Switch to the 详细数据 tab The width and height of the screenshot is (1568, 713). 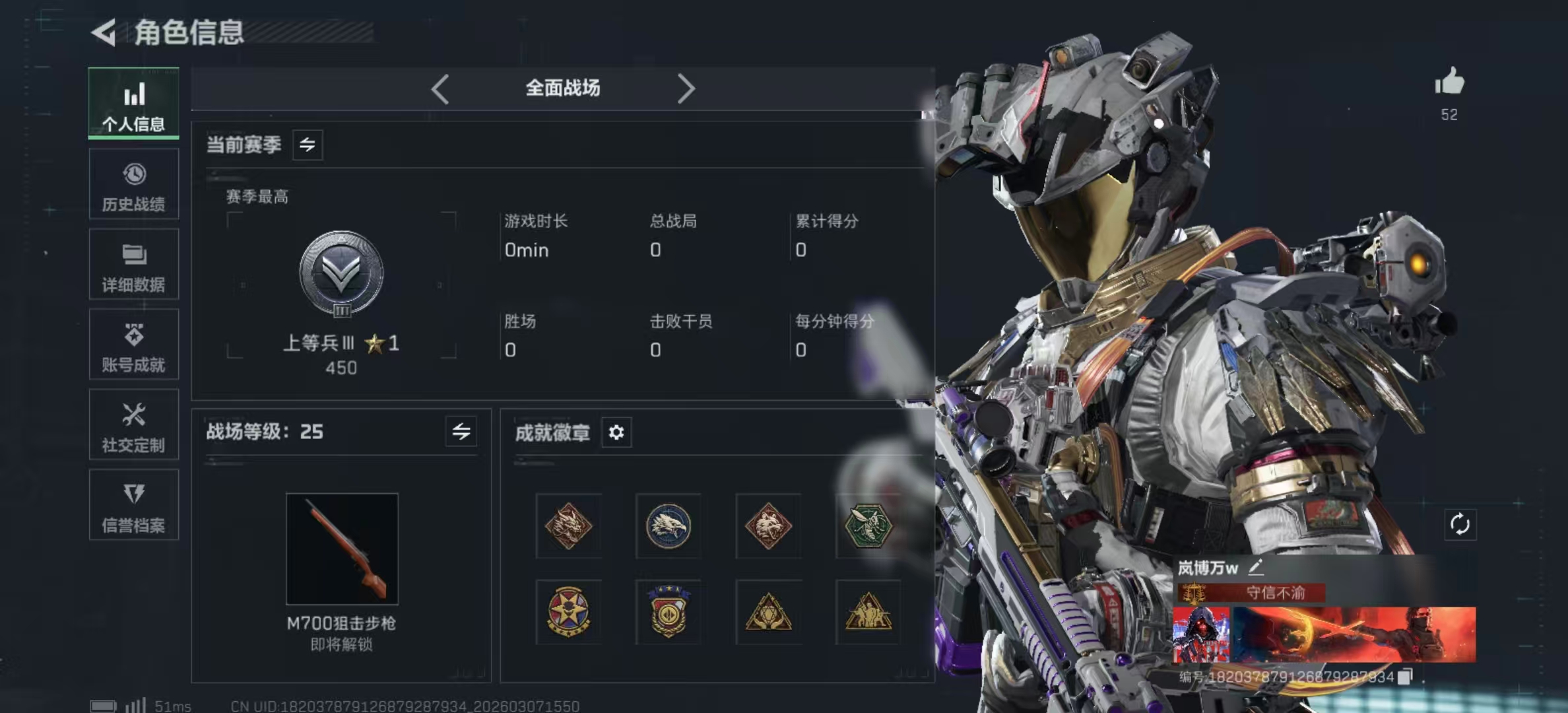(133, 265)
